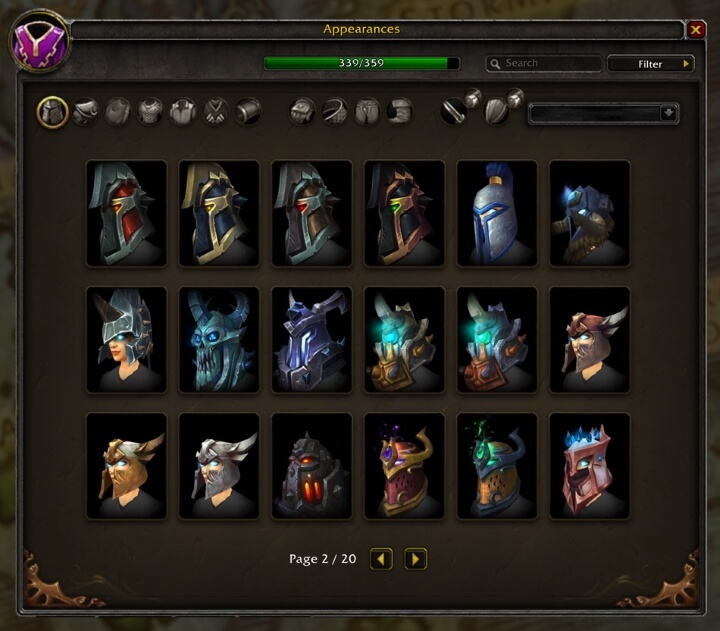Go to the next appearances page
Viewport: 720px width, 631px height.
coord(416,559)
